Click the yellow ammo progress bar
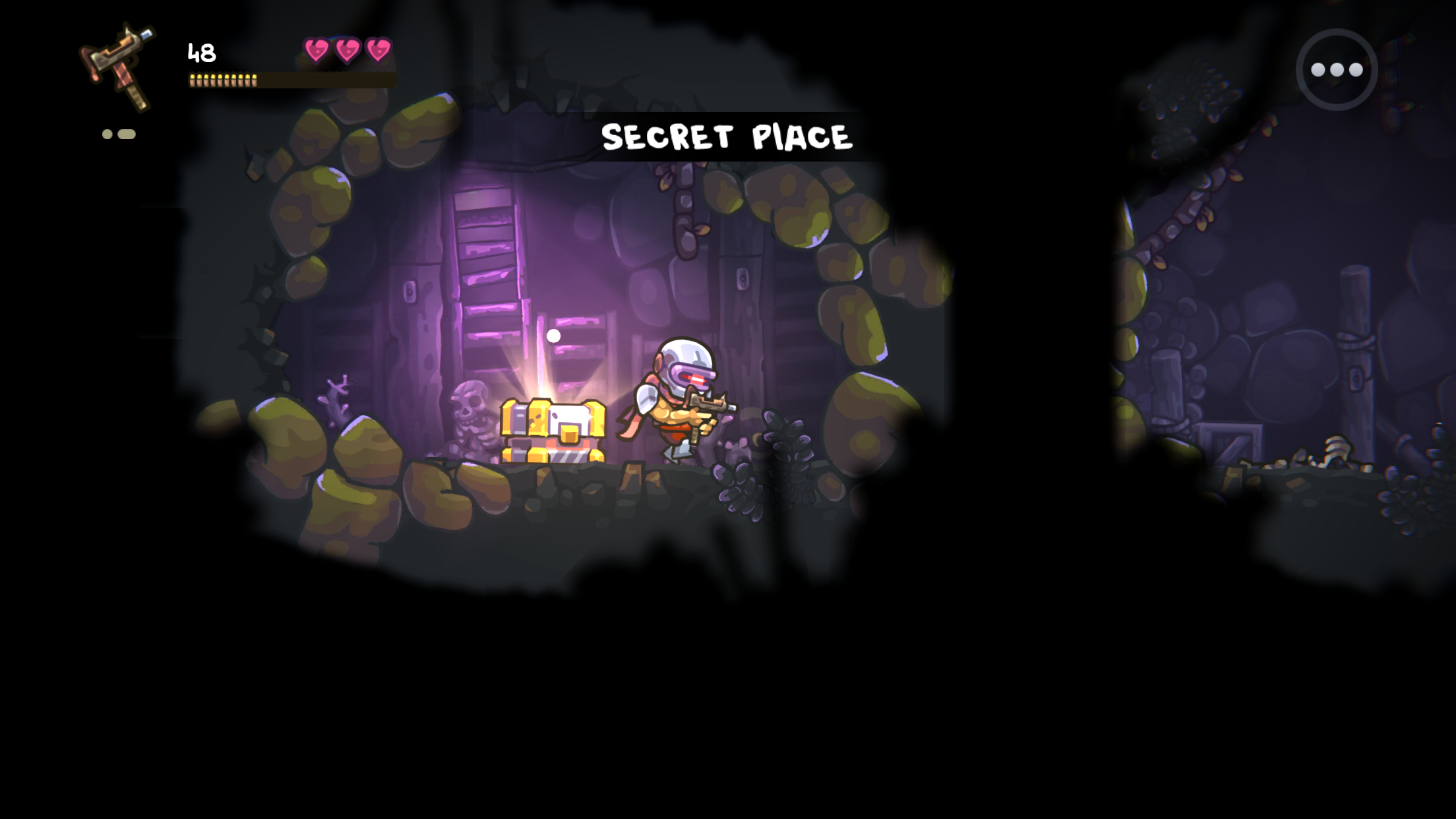 click(222, 80)
